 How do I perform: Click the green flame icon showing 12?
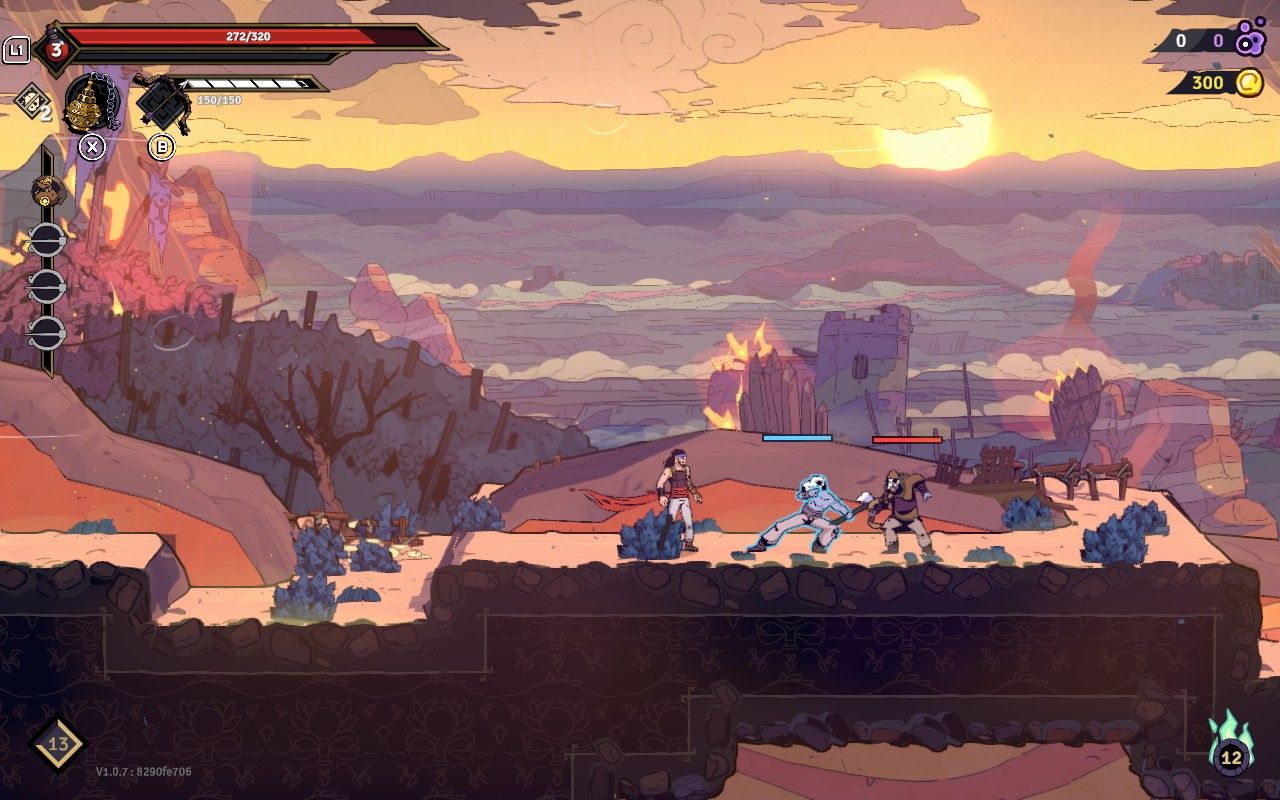point(1231,745)
